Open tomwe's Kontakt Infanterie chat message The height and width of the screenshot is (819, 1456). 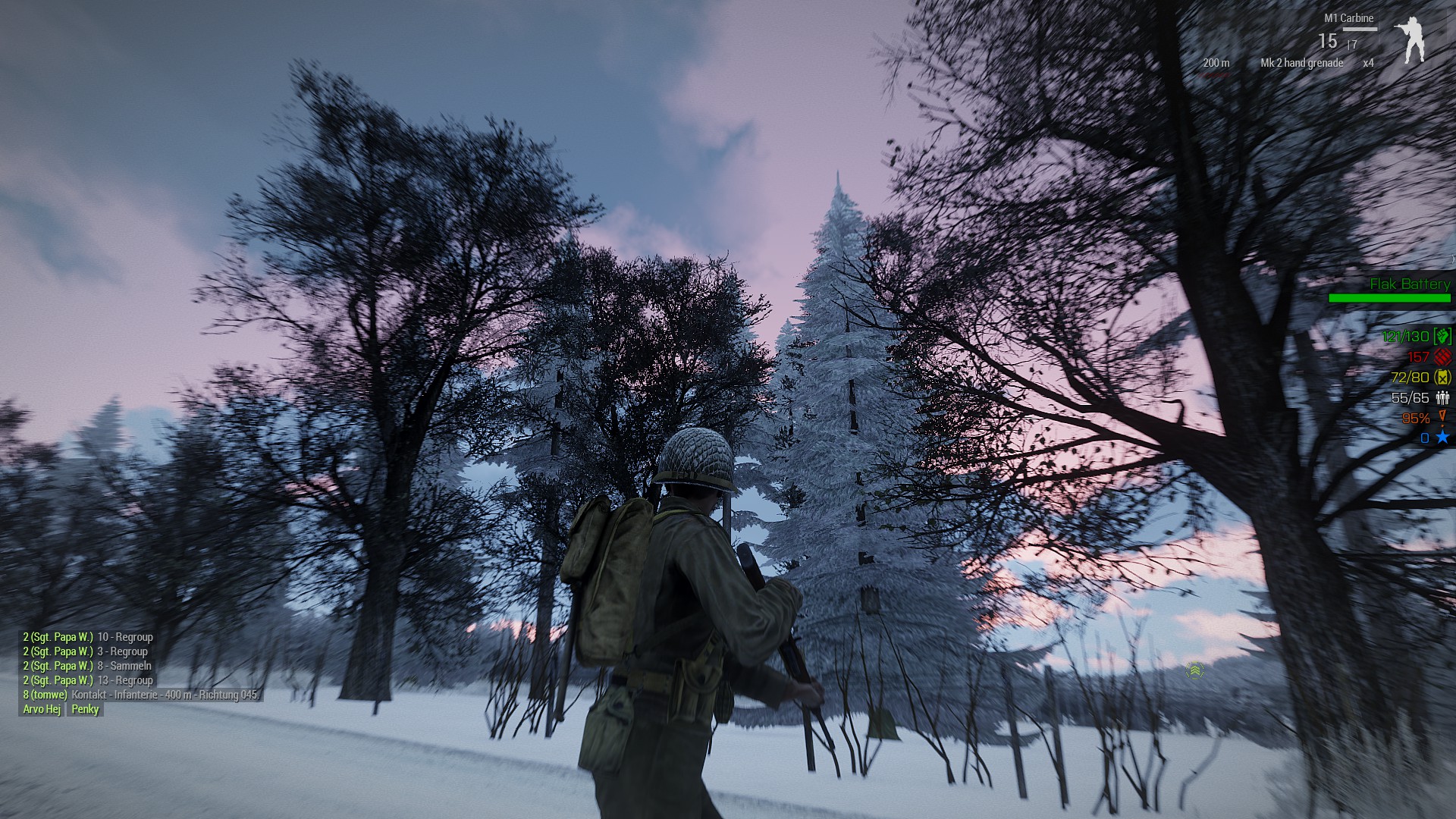coord(141,695)
